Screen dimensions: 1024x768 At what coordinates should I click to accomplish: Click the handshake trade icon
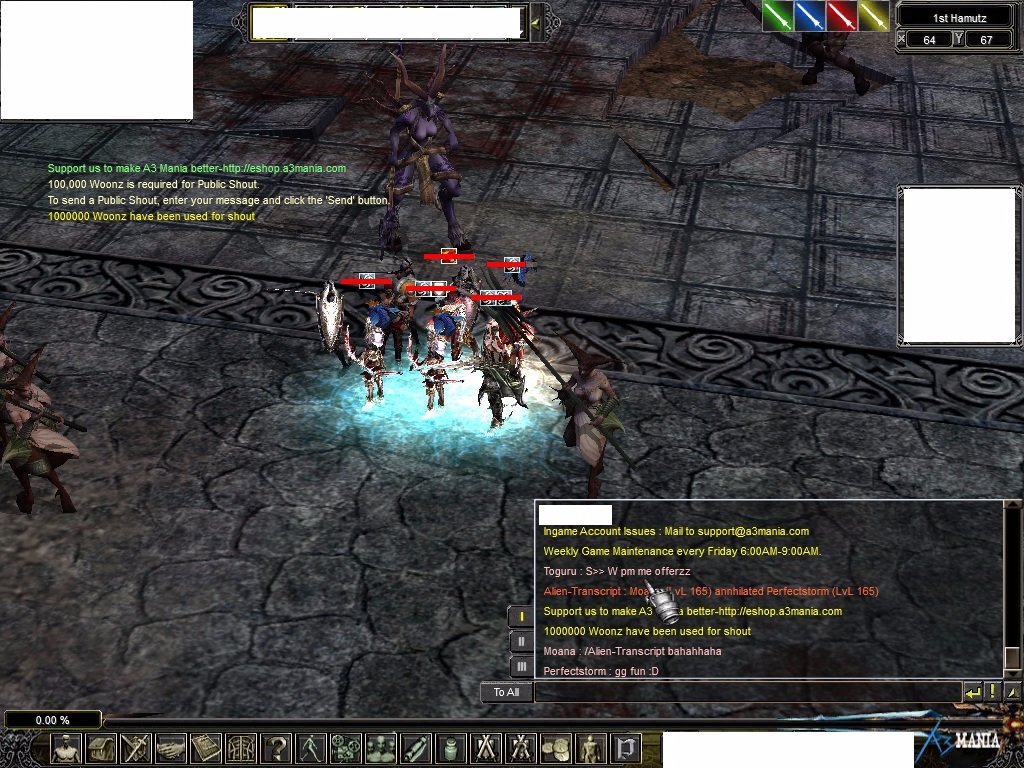point(171,748)
